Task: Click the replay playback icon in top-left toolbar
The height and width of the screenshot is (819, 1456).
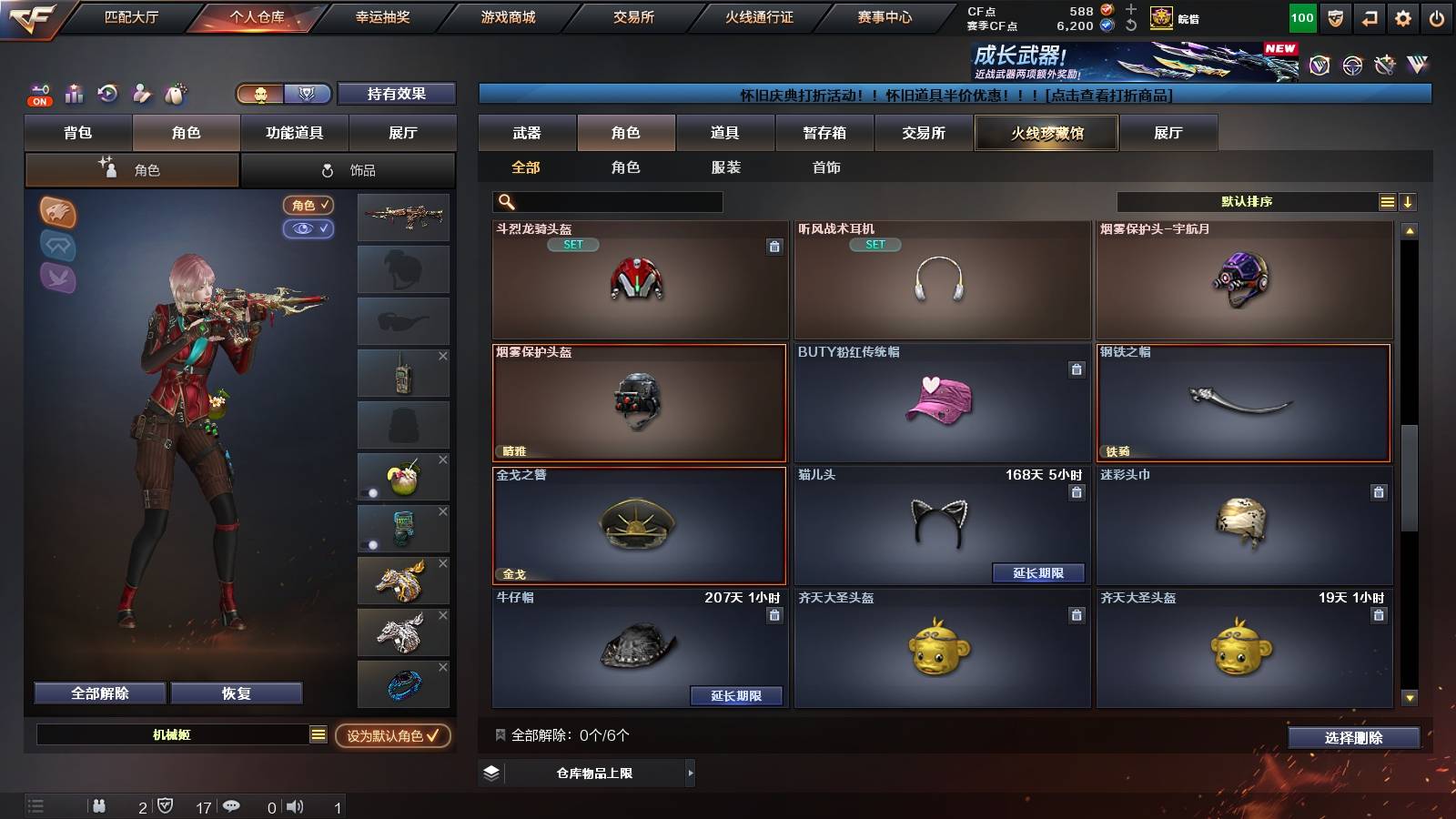Action: 106,94
